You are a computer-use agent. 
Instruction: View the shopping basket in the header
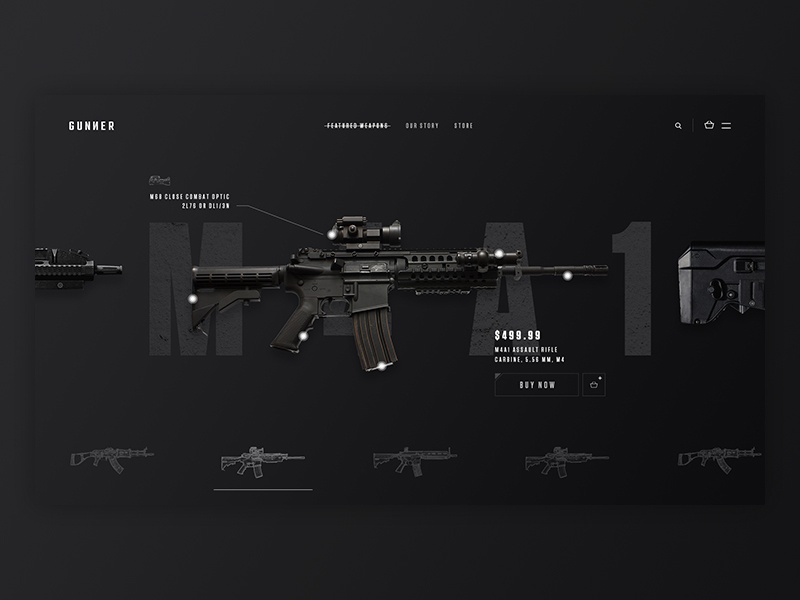click(709, 126)
